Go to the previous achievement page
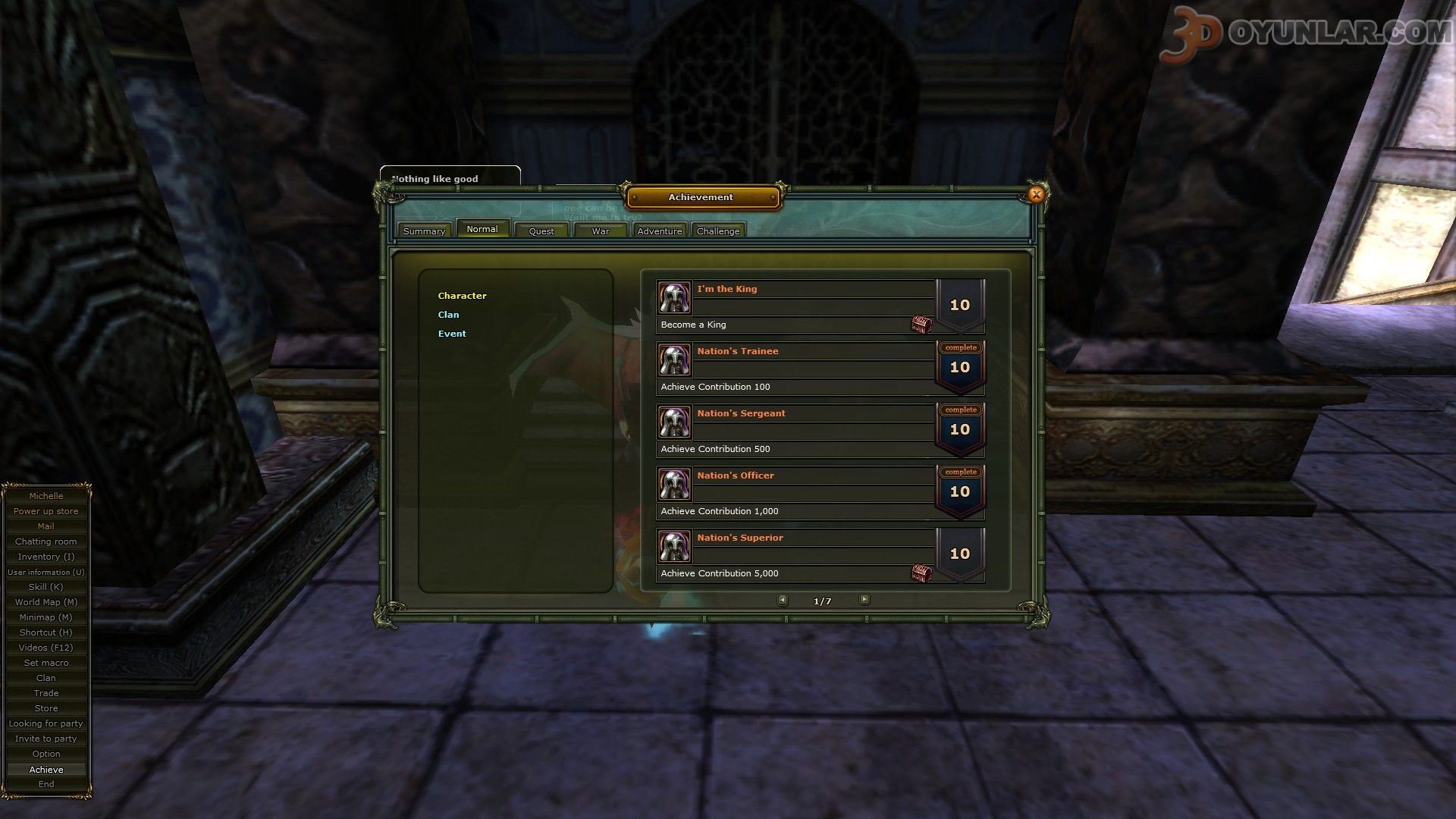 [783, 600]
